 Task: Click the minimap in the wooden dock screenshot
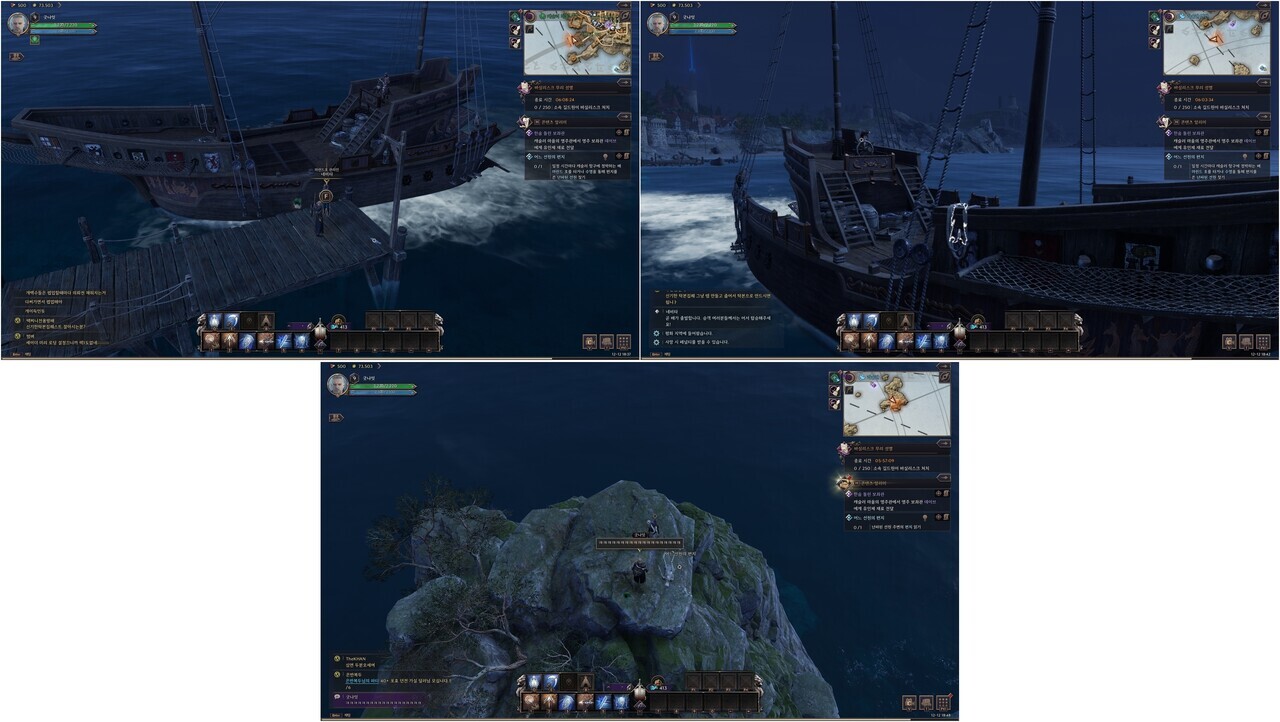(x=577, y=42)
